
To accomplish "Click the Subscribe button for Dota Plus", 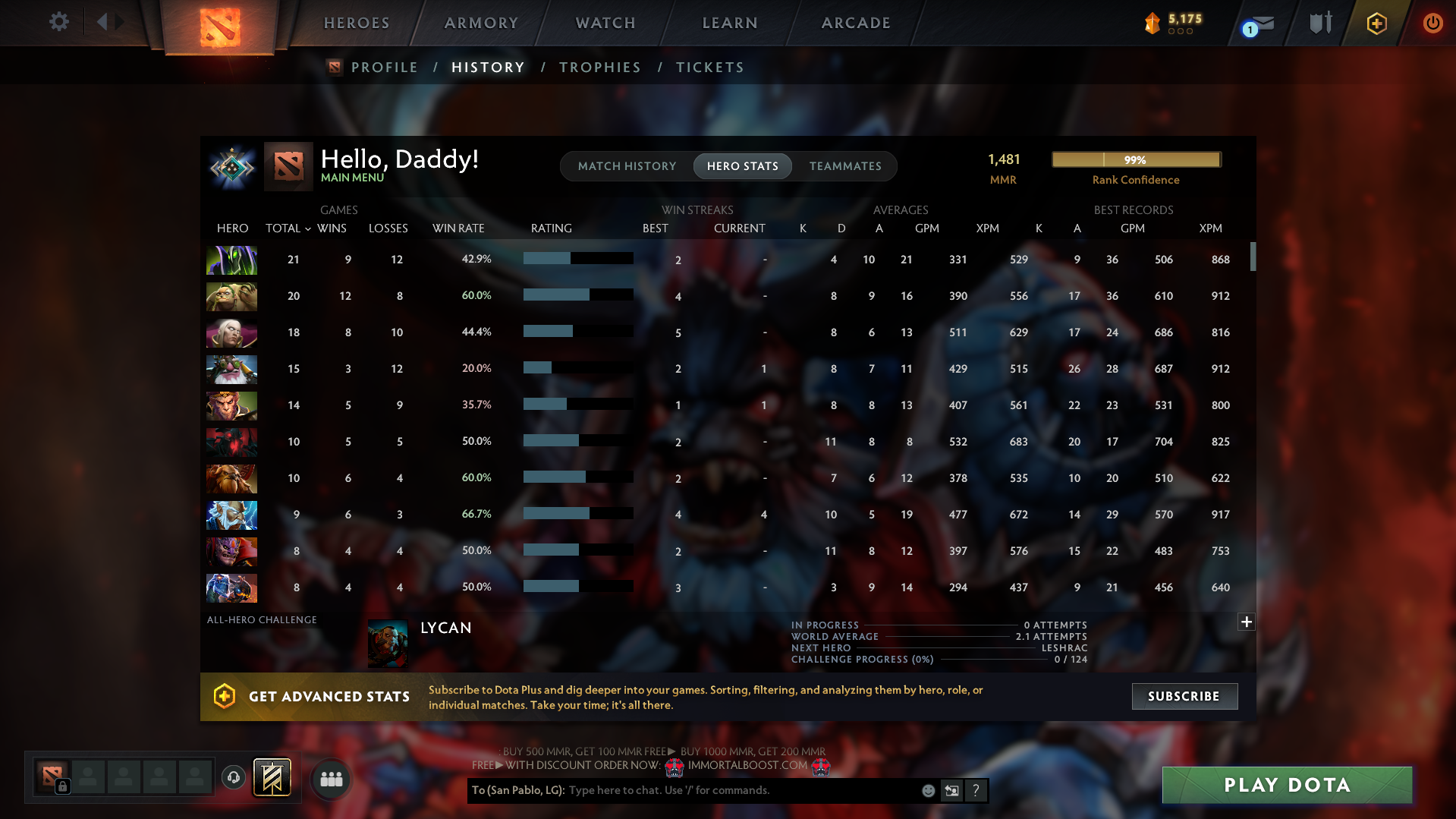I will click(1184, 696).
